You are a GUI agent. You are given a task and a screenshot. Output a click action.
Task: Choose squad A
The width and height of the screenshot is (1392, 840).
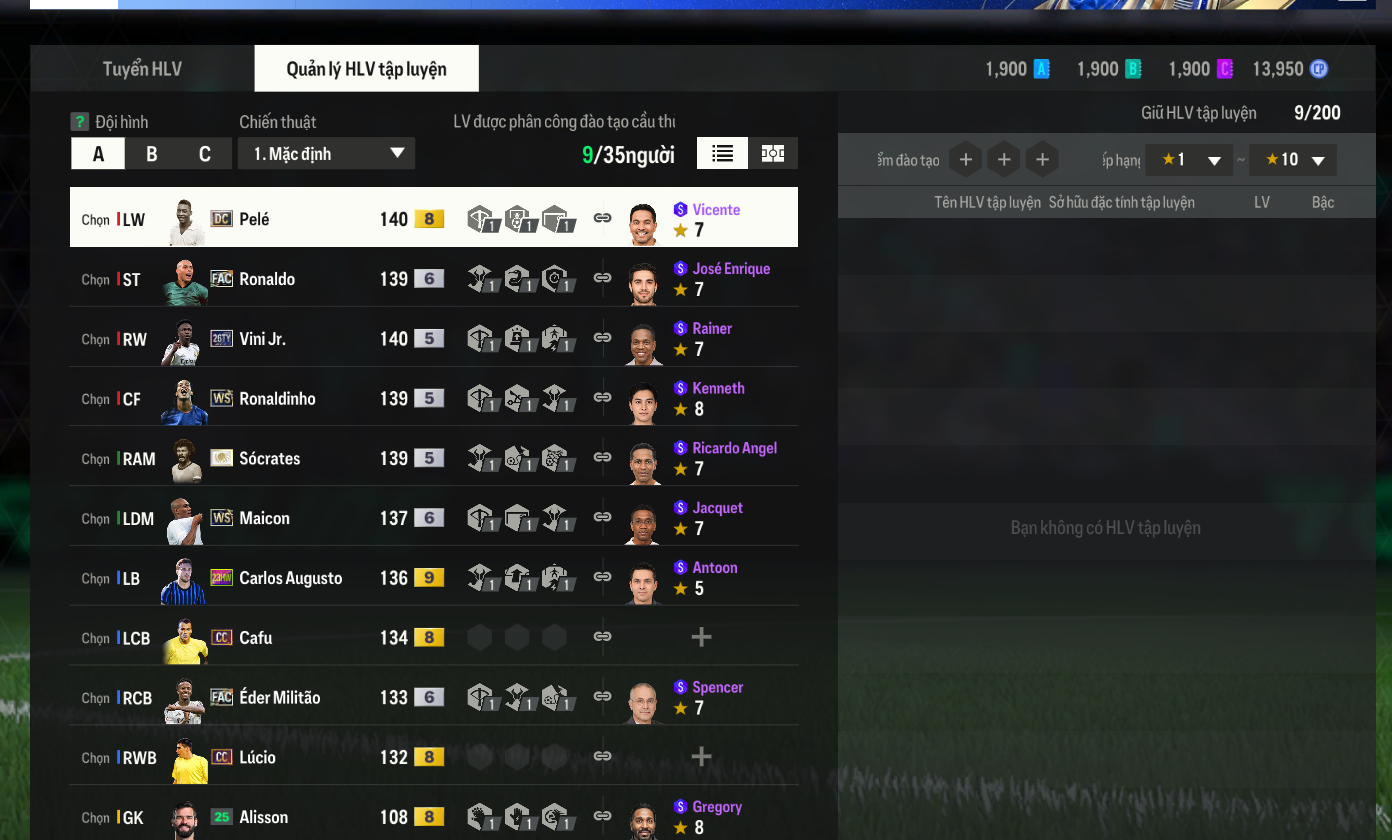click(98, 154)
